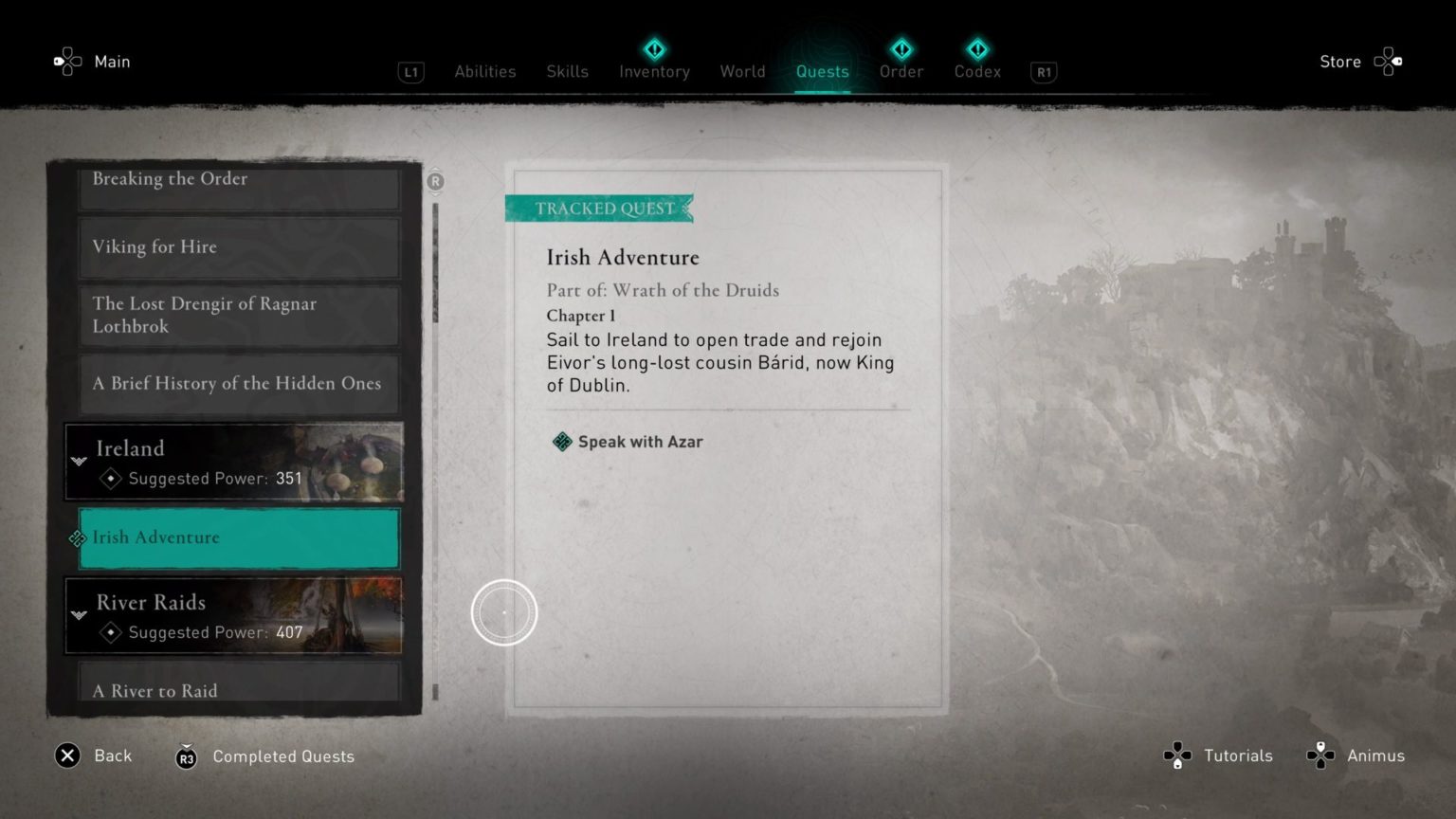This screenshot has width=1456, height=819.
Task: Click the Speak with Azar objective icon
Action: tap(560, 441)
